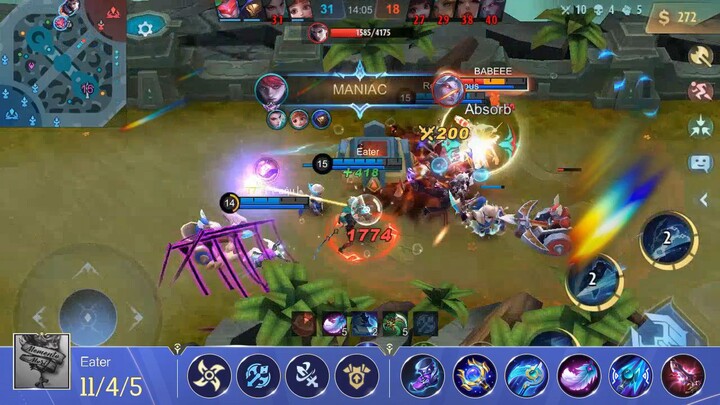Open settings with the gear icon
The width and height of the screenshot is (720, 405).
point(146,29)
